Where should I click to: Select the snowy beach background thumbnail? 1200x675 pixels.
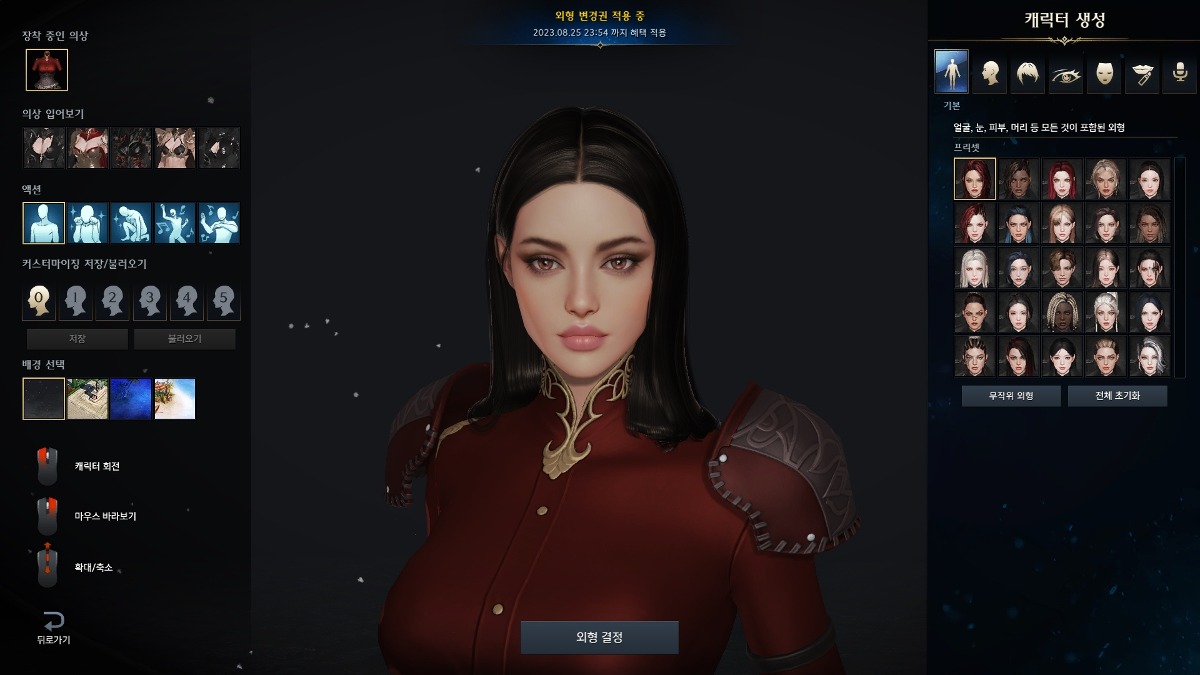coord(175,398)
